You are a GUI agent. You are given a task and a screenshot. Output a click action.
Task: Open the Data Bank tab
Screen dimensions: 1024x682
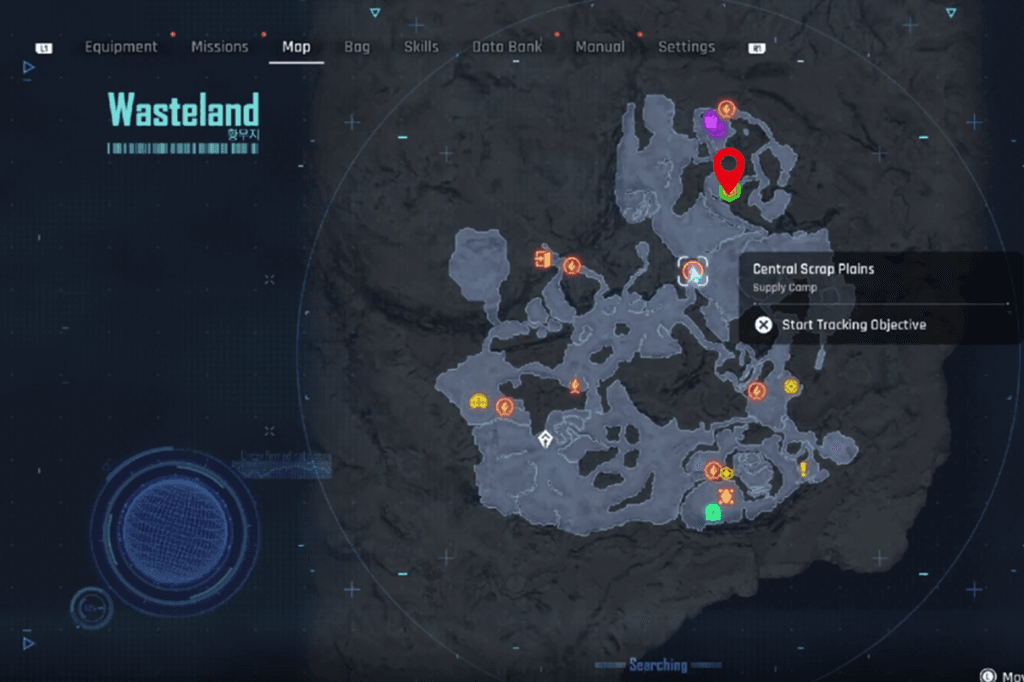tap(507, 47)
